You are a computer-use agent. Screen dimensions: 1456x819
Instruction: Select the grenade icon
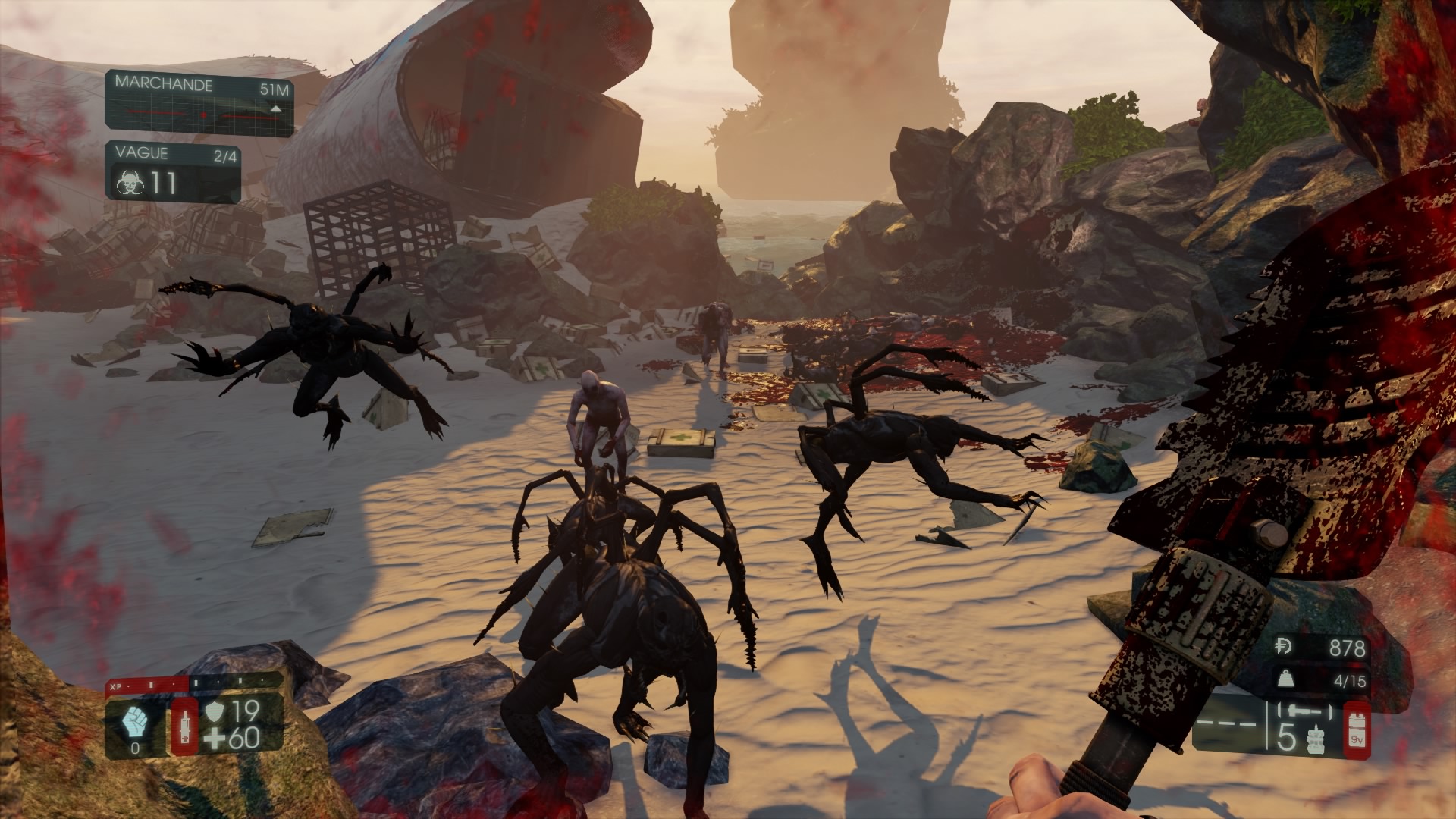pyautogui.click(x=1316, y=737)
